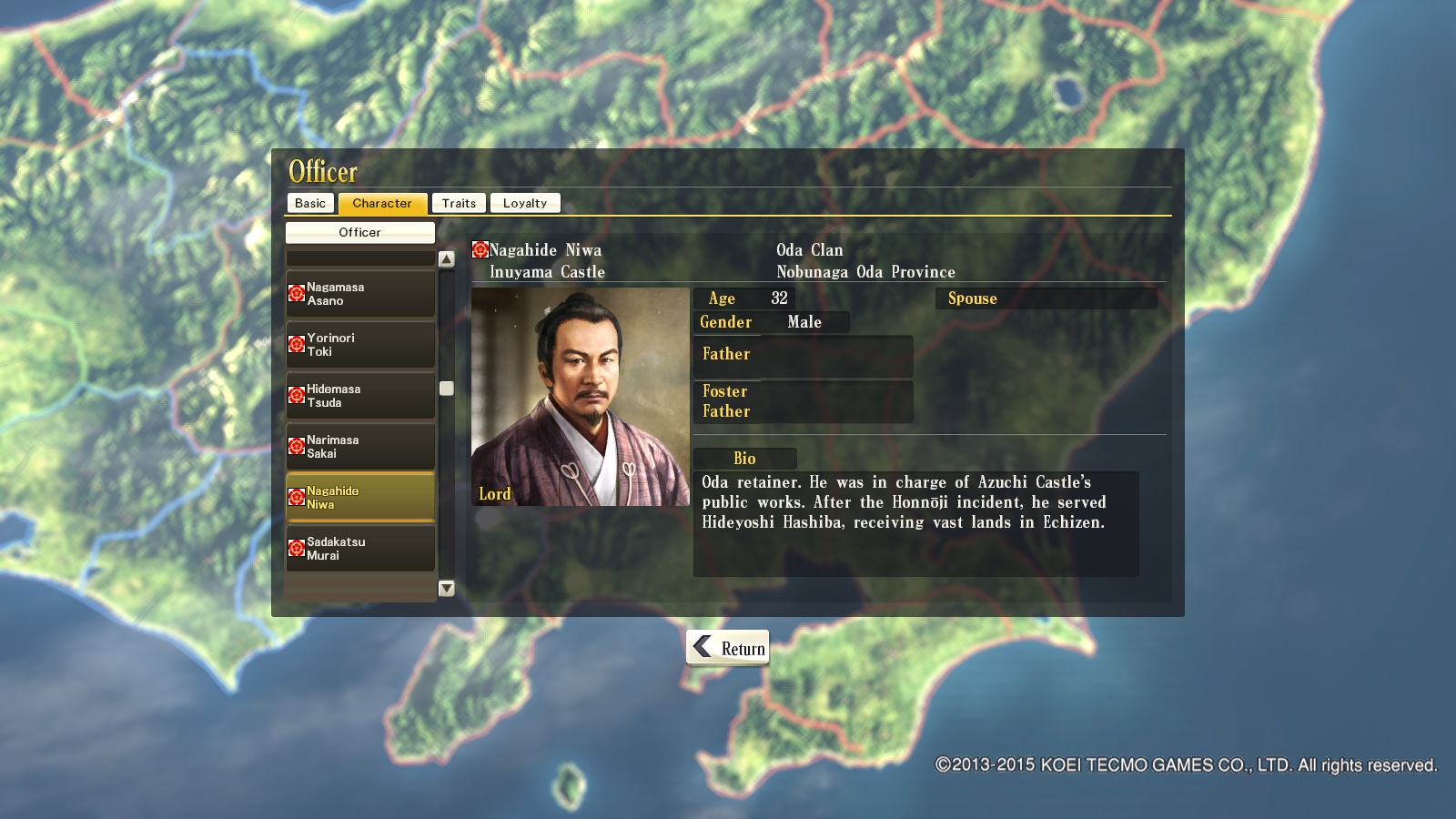Select officer Nagamasa Asano
Image resolution: width=1456 pixels, height=819 pixels.
coord(360,294)
